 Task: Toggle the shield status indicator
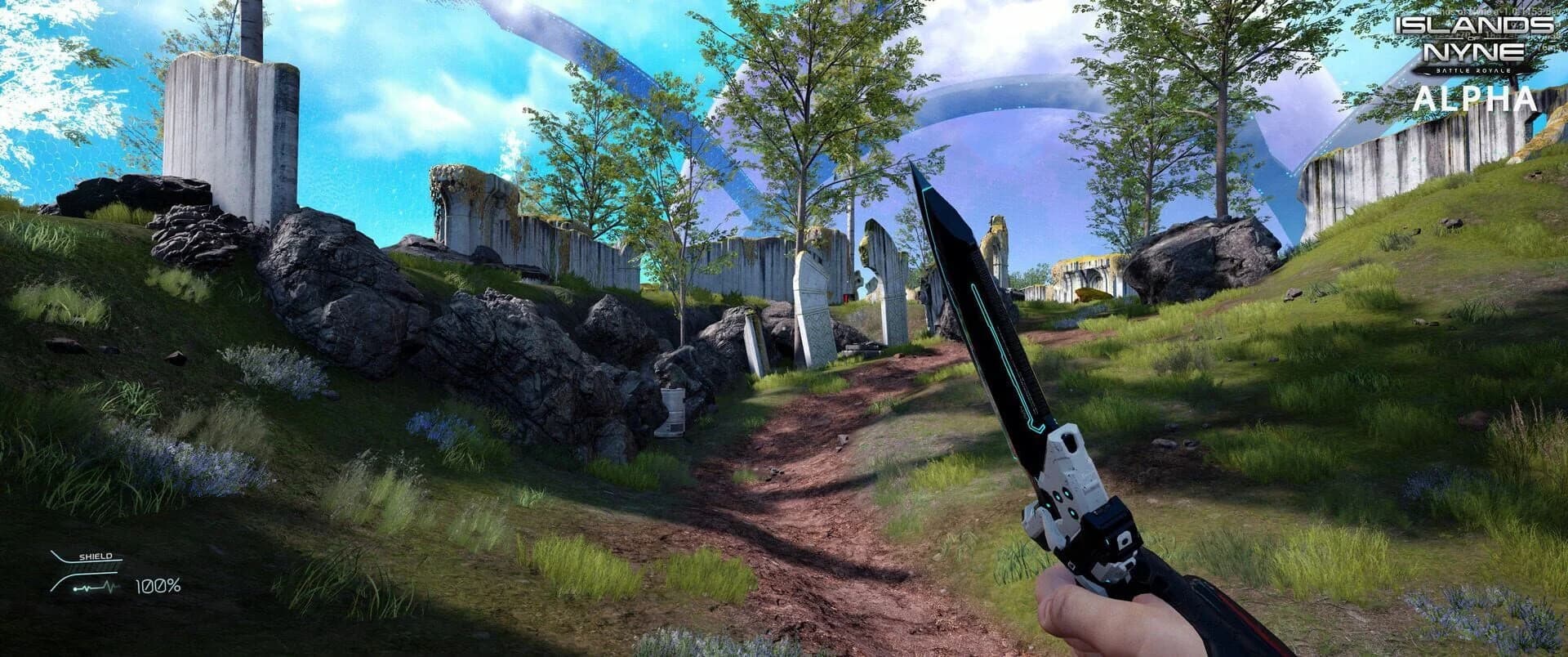tap(94, 557)
